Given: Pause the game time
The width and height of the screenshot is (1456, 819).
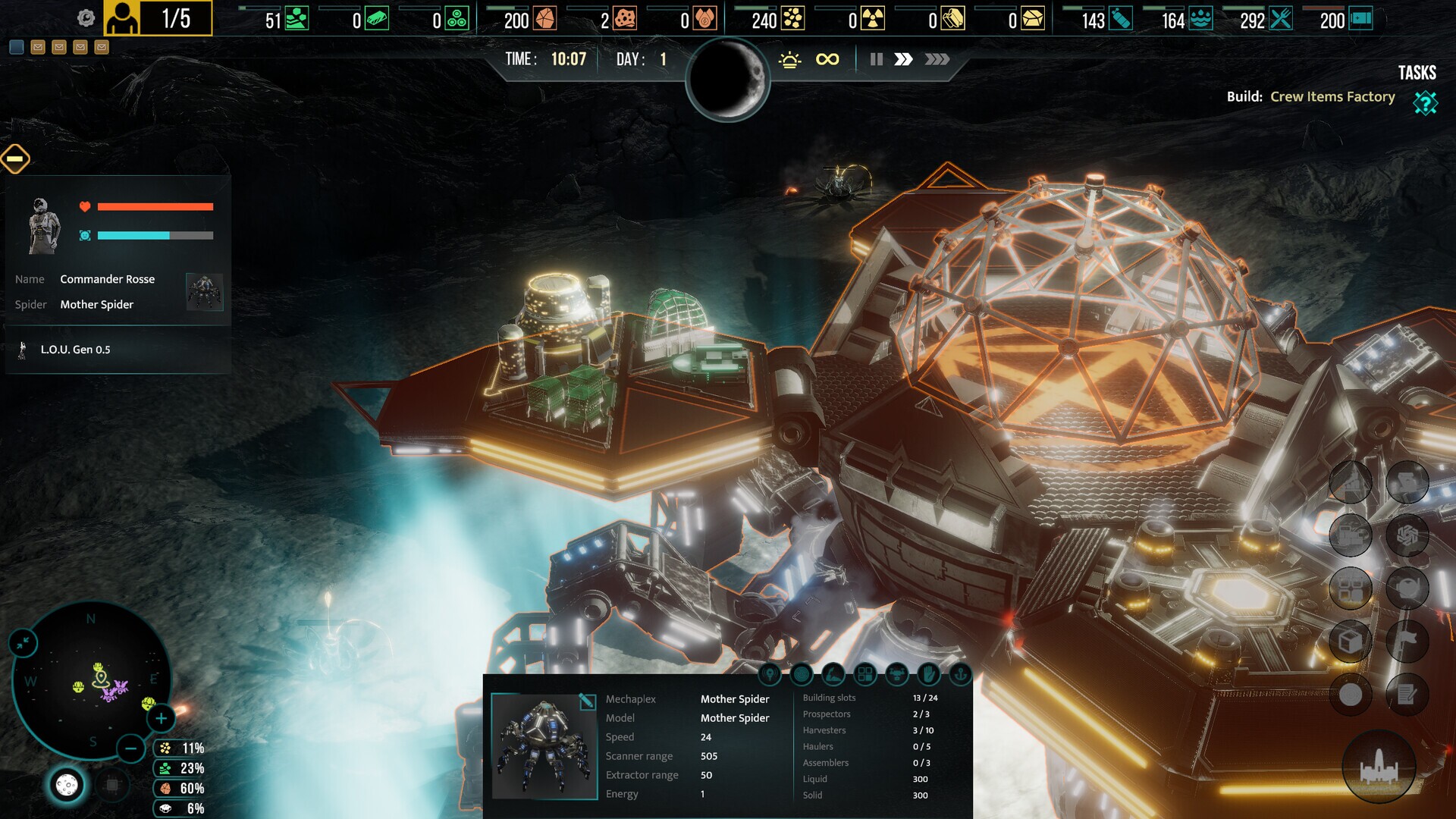Looking at the screenshot, I should pyautogui.click(x=876, y=59).
